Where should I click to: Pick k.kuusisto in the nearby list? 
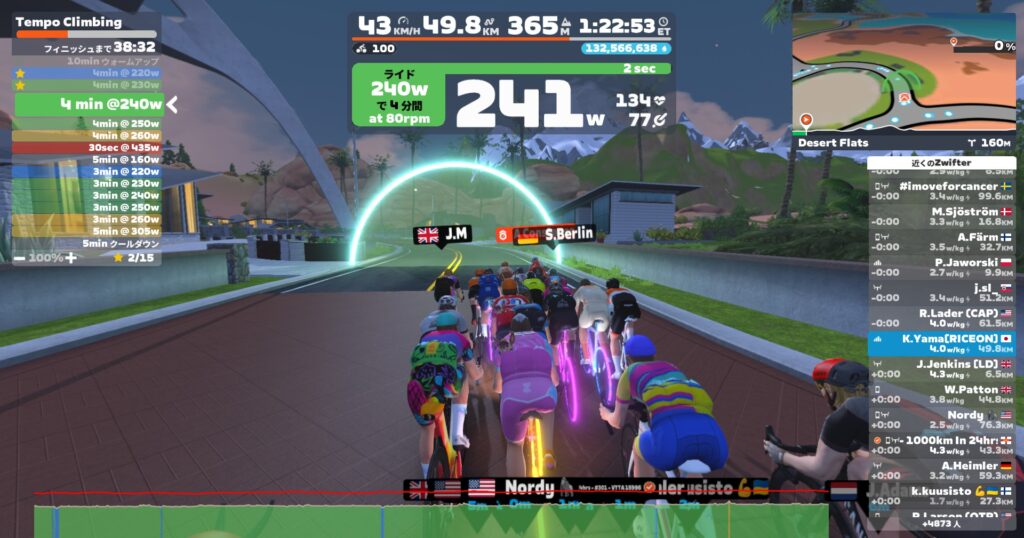coord(940,496)
